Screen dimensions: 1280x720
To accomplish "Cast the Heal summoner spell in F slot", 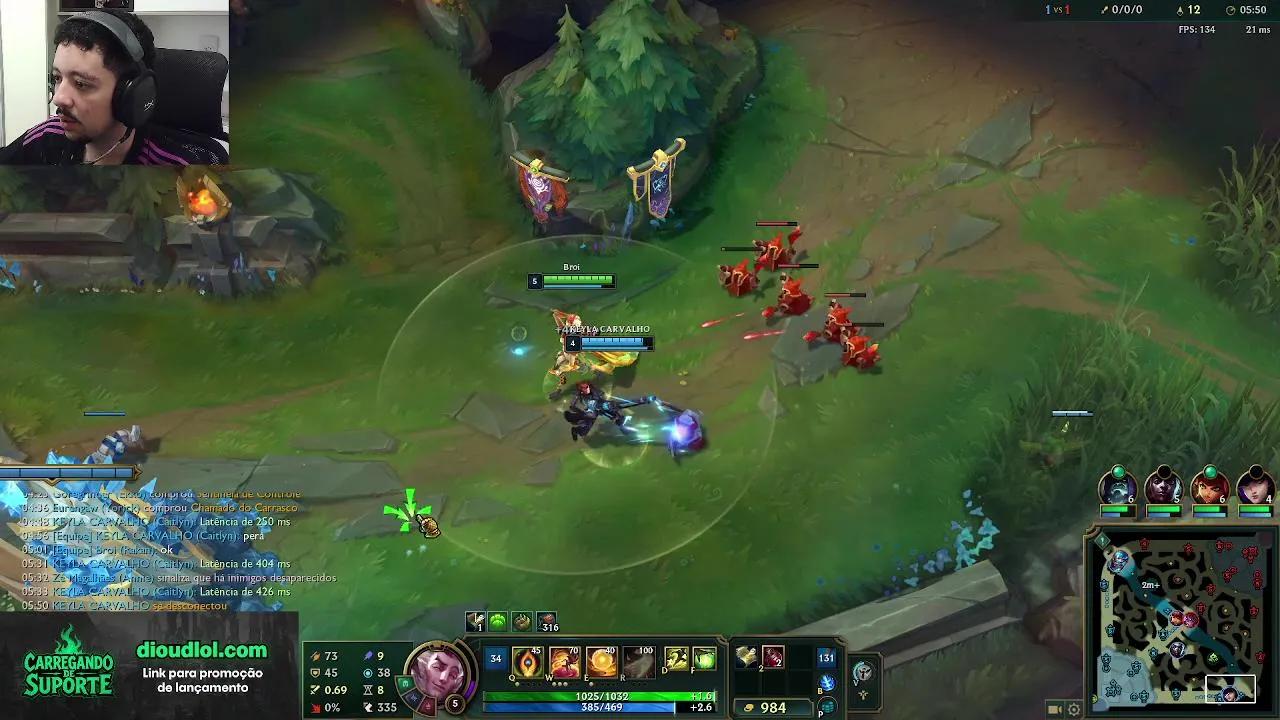I will click(x=704, y=658).
